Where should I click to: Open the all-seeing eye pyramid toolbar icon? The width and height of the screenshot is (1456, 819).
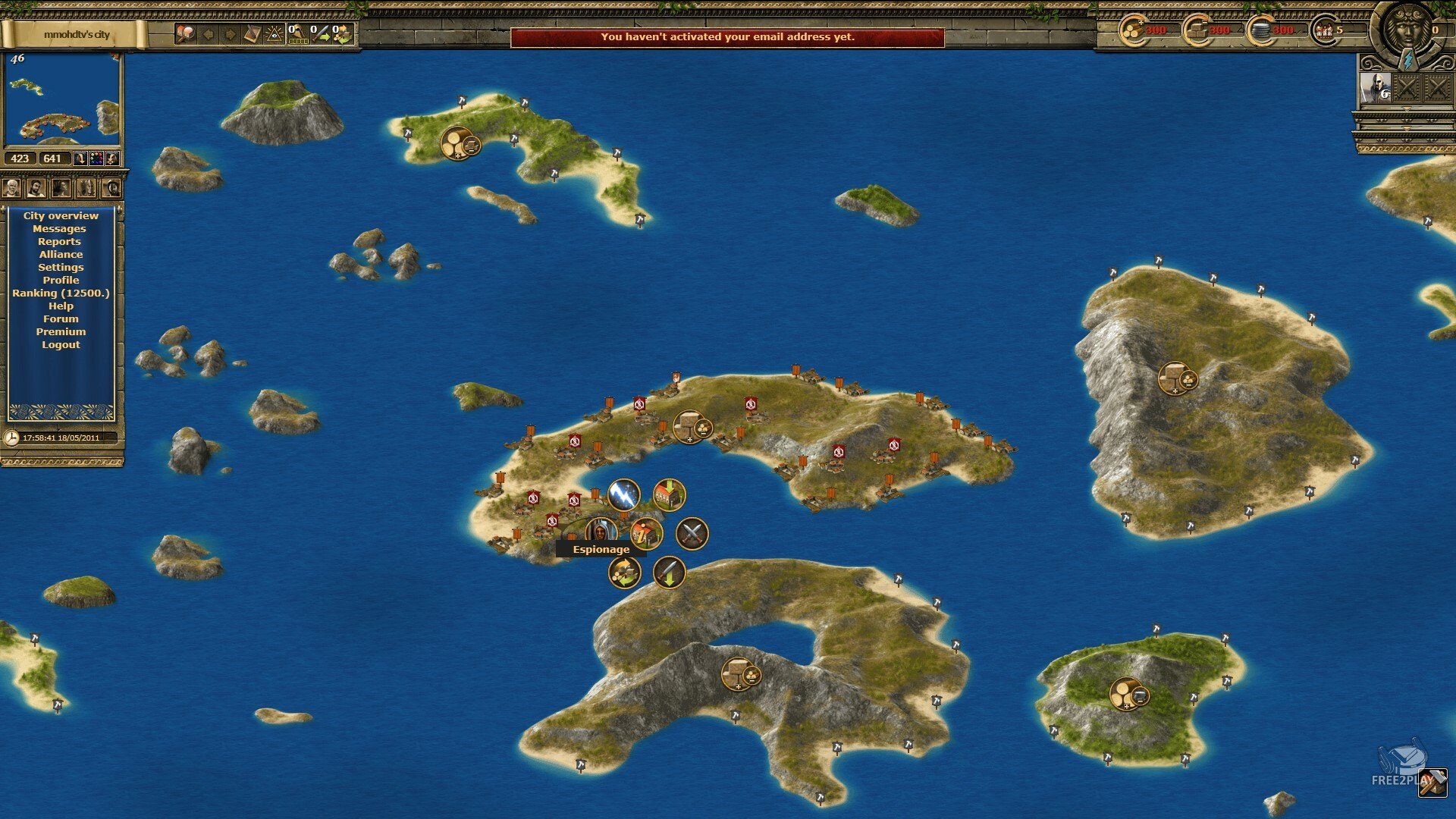point(274,34)
